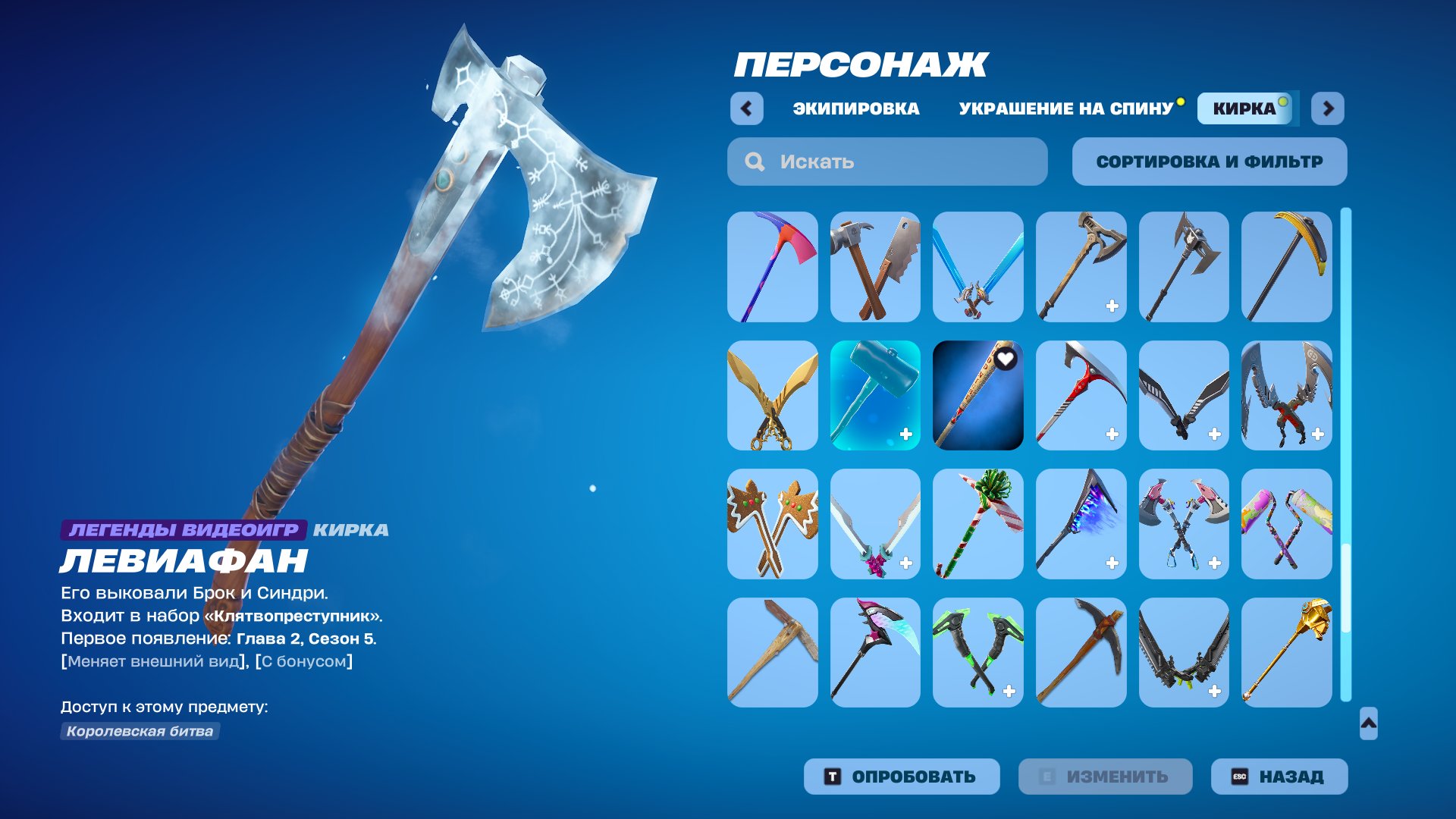Open the УКРАШЕНИЕ НА СПИНУ tab
The height and width of the screenshot is (819, 1456).
(x=1063, y=108)
